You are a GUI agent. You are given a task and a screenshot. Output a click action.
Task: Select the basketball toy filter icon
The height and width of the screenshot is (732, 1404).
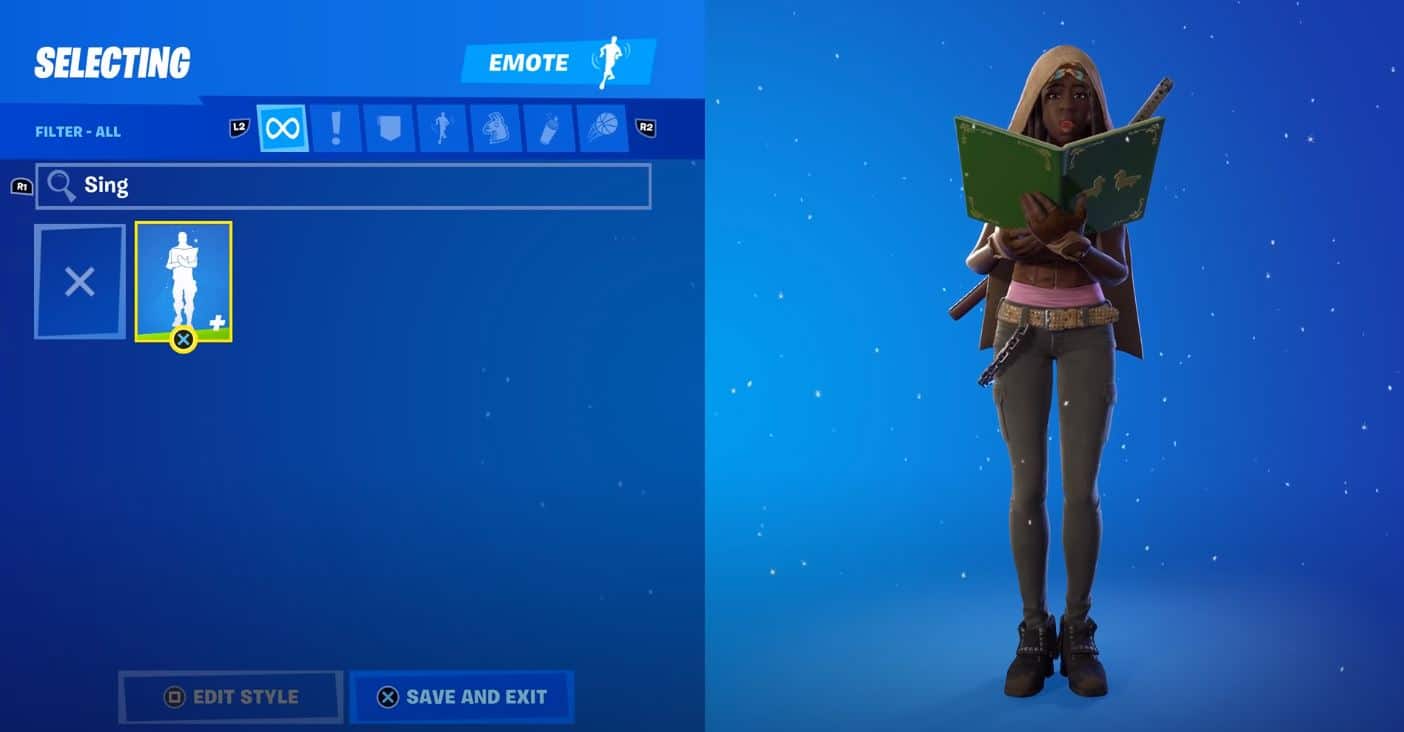point(602,128)
